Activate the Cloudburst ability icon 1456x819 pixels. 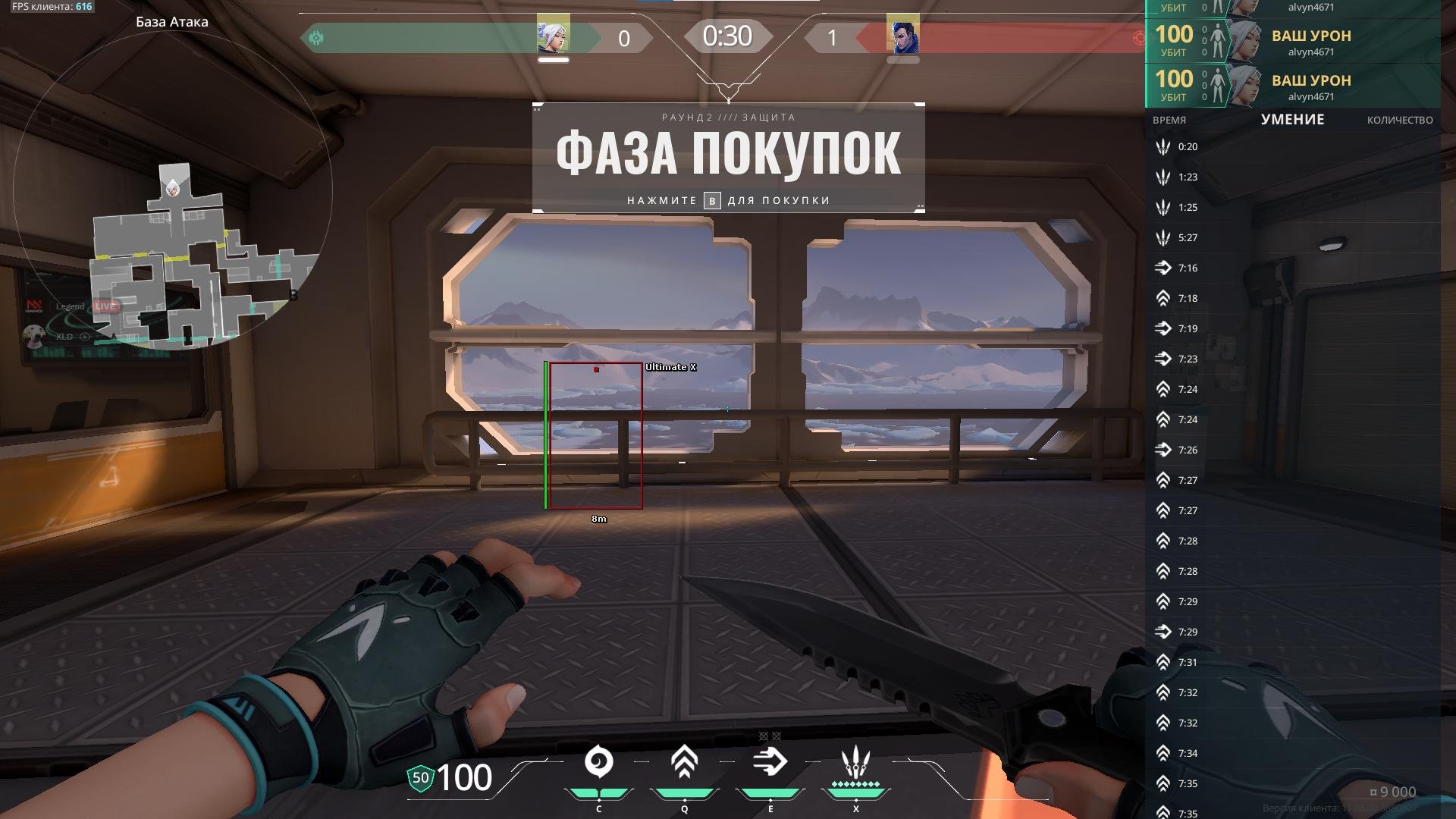coord(598,762)
